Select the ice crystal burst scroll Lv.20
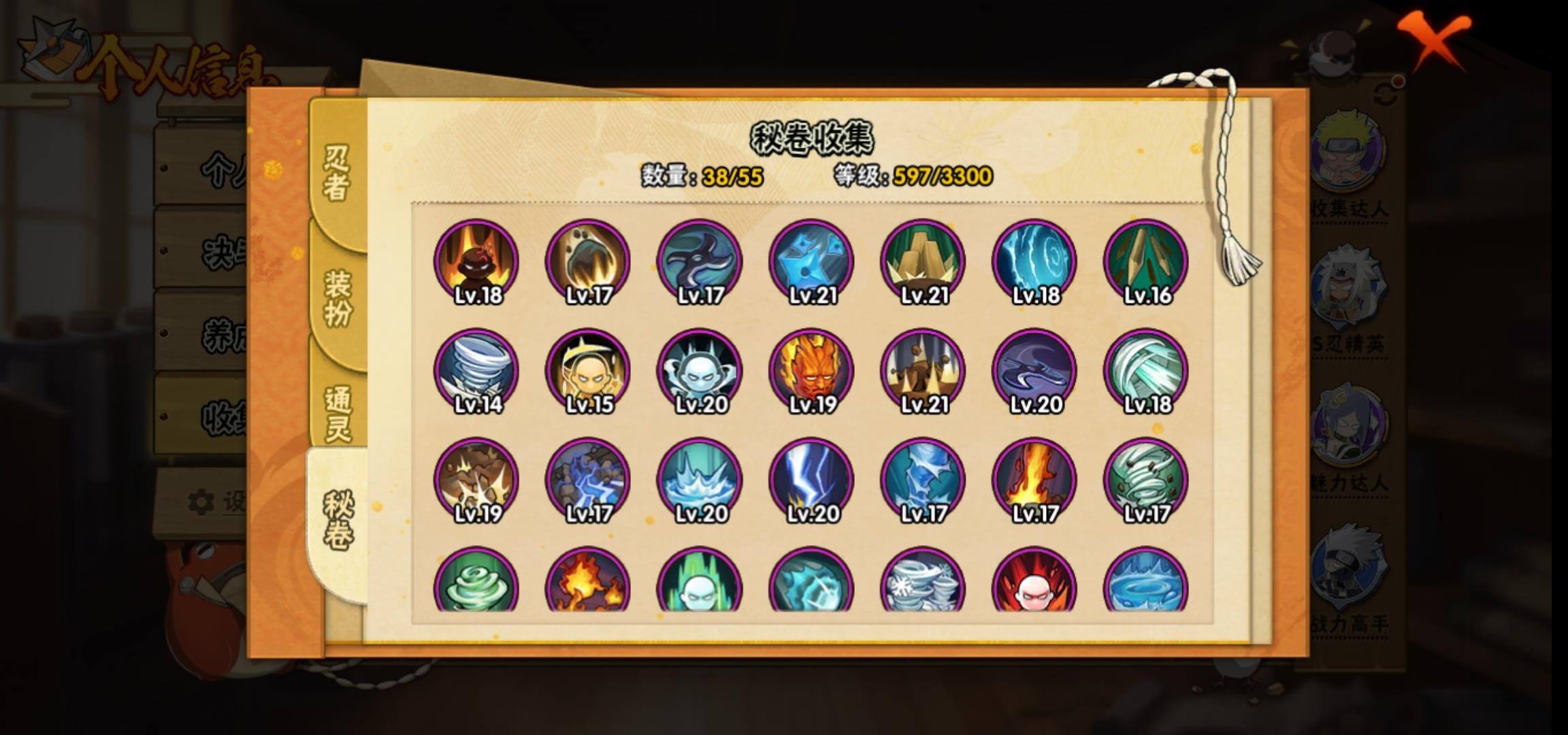The image size is (1568, 735). click(700, 480)
